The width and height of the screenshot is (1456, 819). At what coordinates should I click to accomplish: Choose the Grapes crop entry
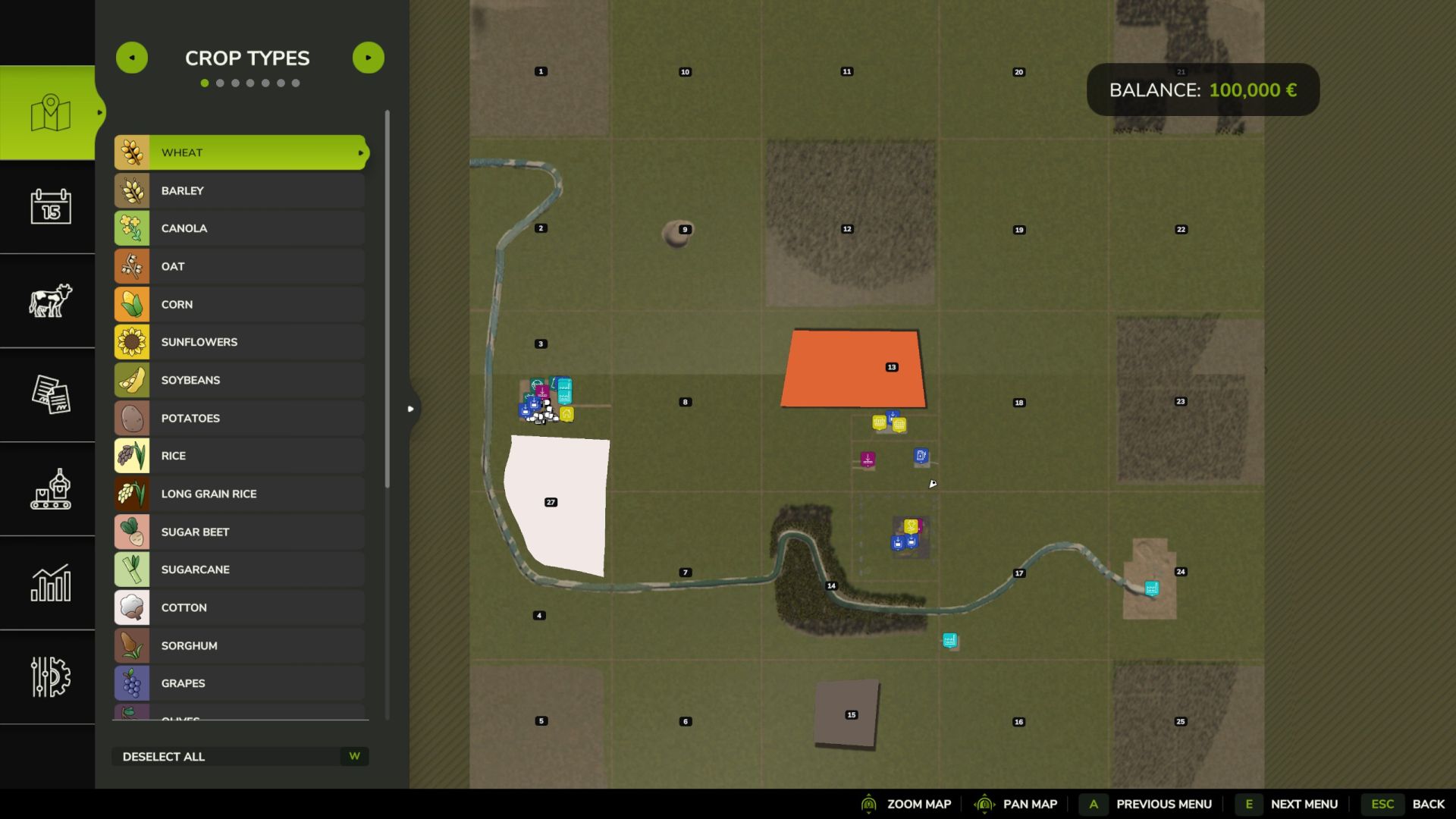tap(240, 683)
